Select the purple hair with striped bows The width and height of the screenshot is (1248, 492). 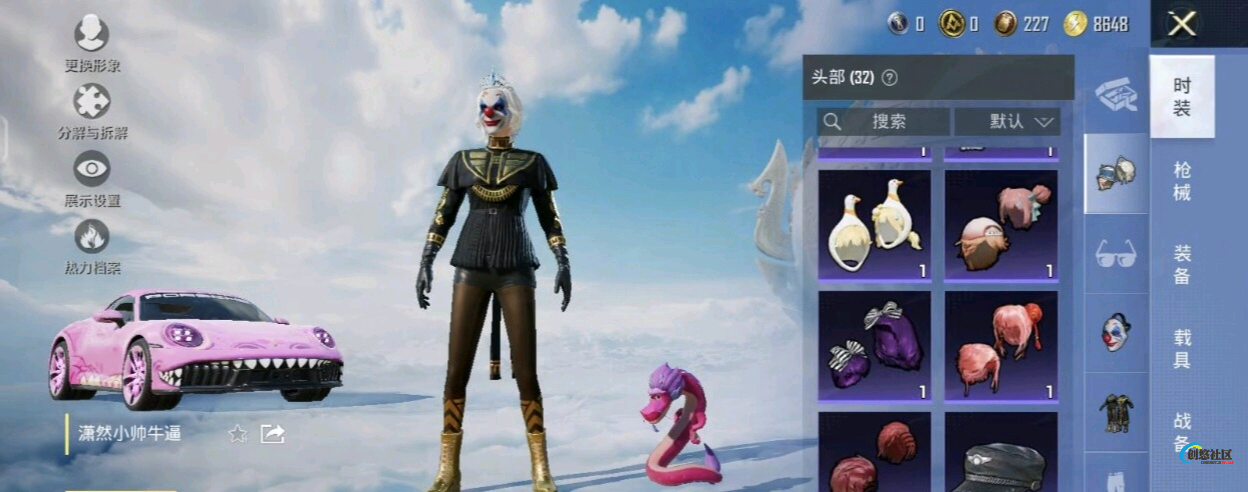tap(874, 346)
